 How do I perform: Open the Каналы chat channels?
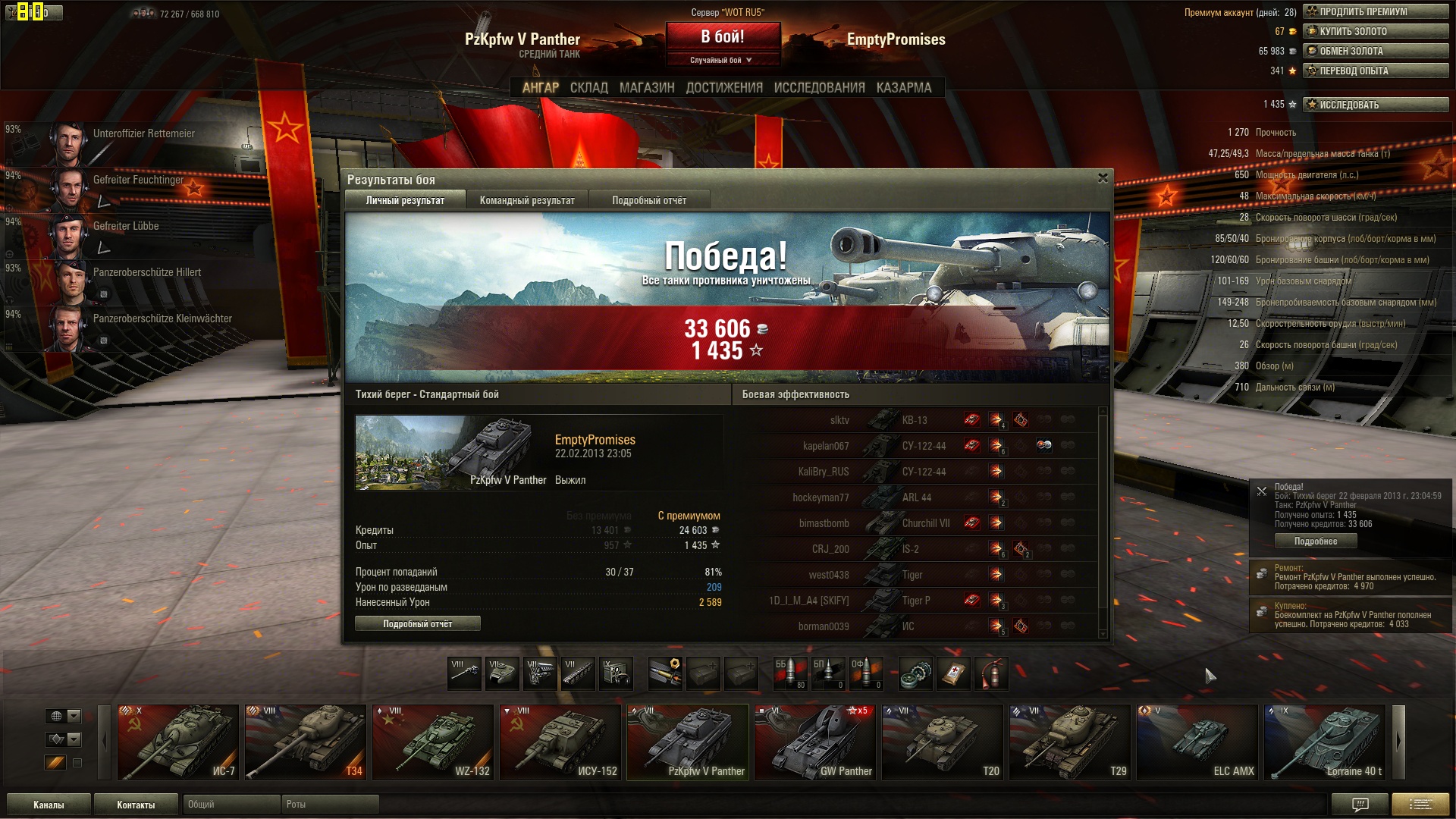49,805
